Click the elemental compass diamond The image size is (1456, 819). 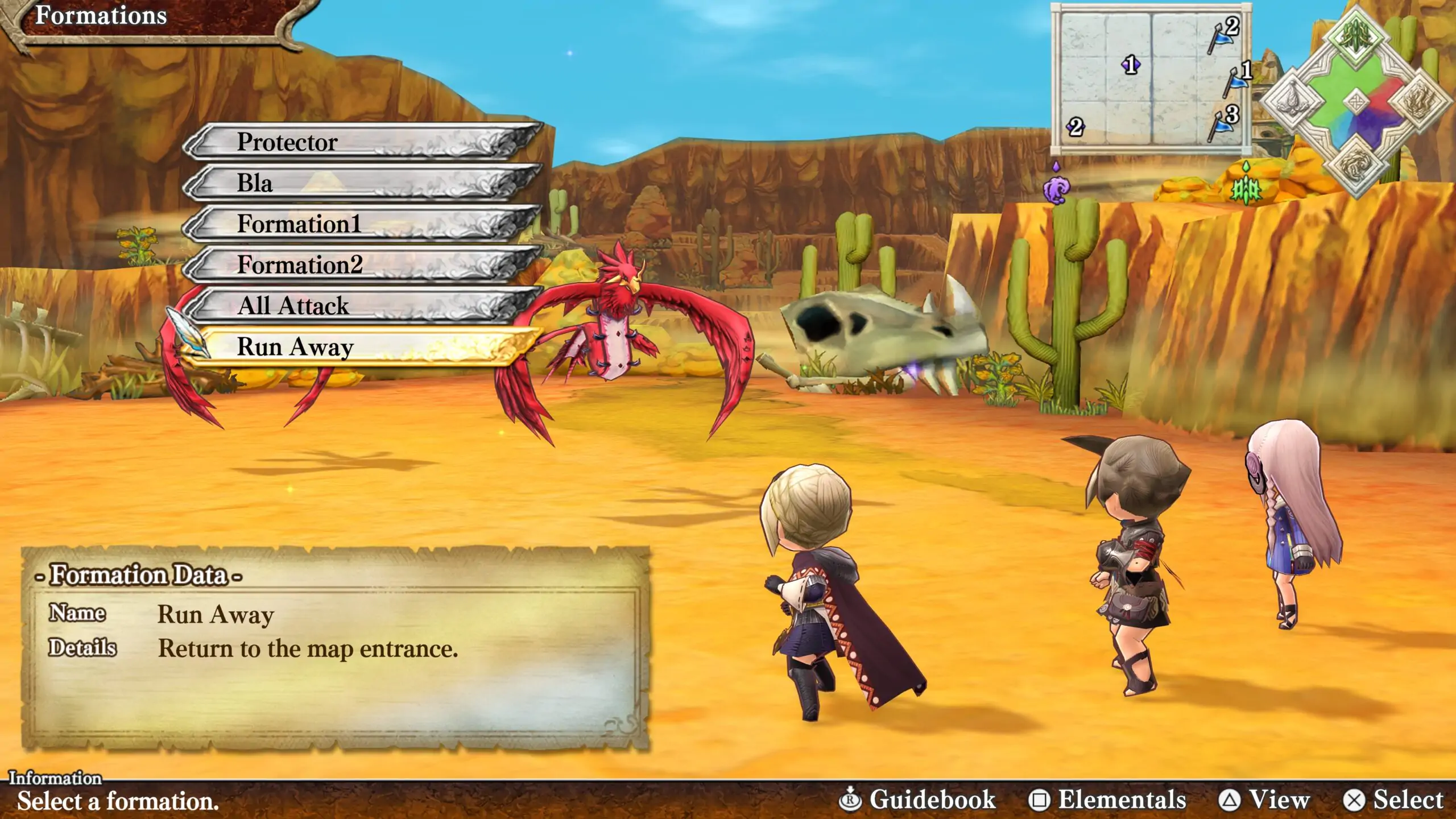coord(1356,102)
